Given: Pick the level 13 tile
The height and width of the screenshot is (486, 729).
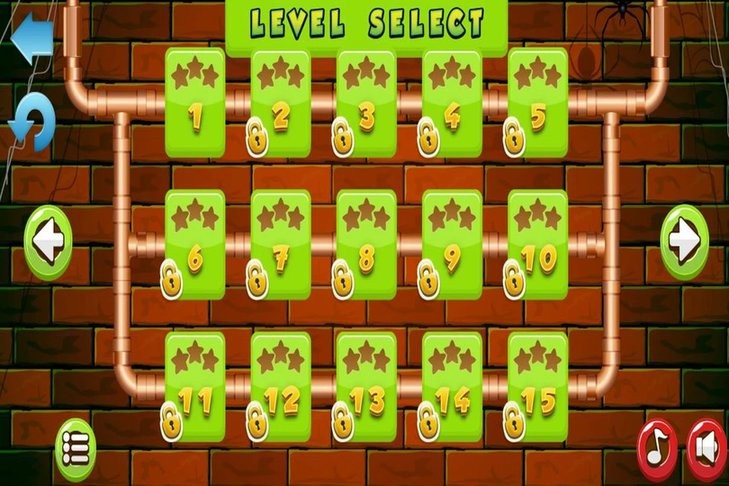Looking at the screenshot, I should [366, 386].
